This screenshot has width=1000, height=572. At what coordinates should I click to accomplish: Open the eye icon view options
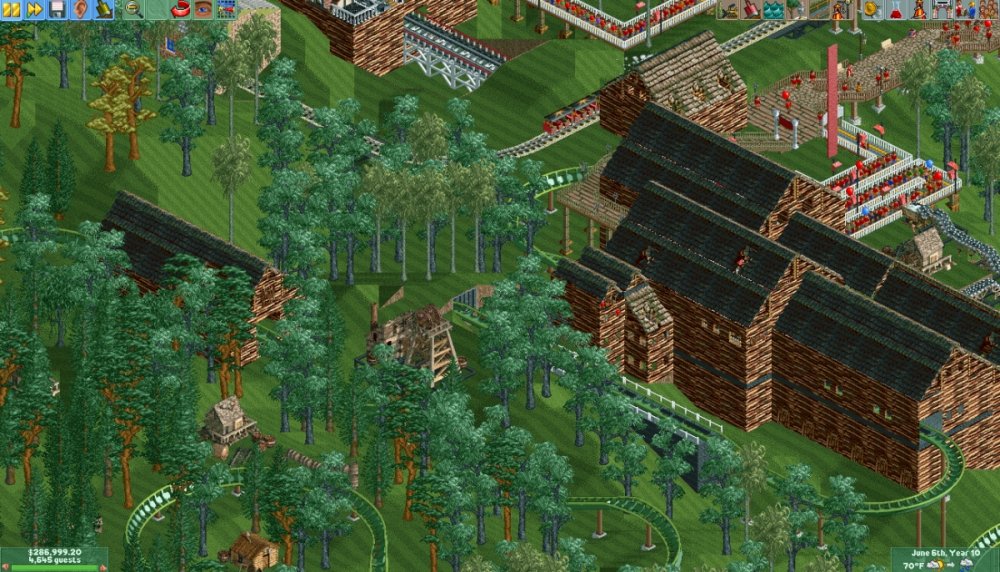point(203,9)
